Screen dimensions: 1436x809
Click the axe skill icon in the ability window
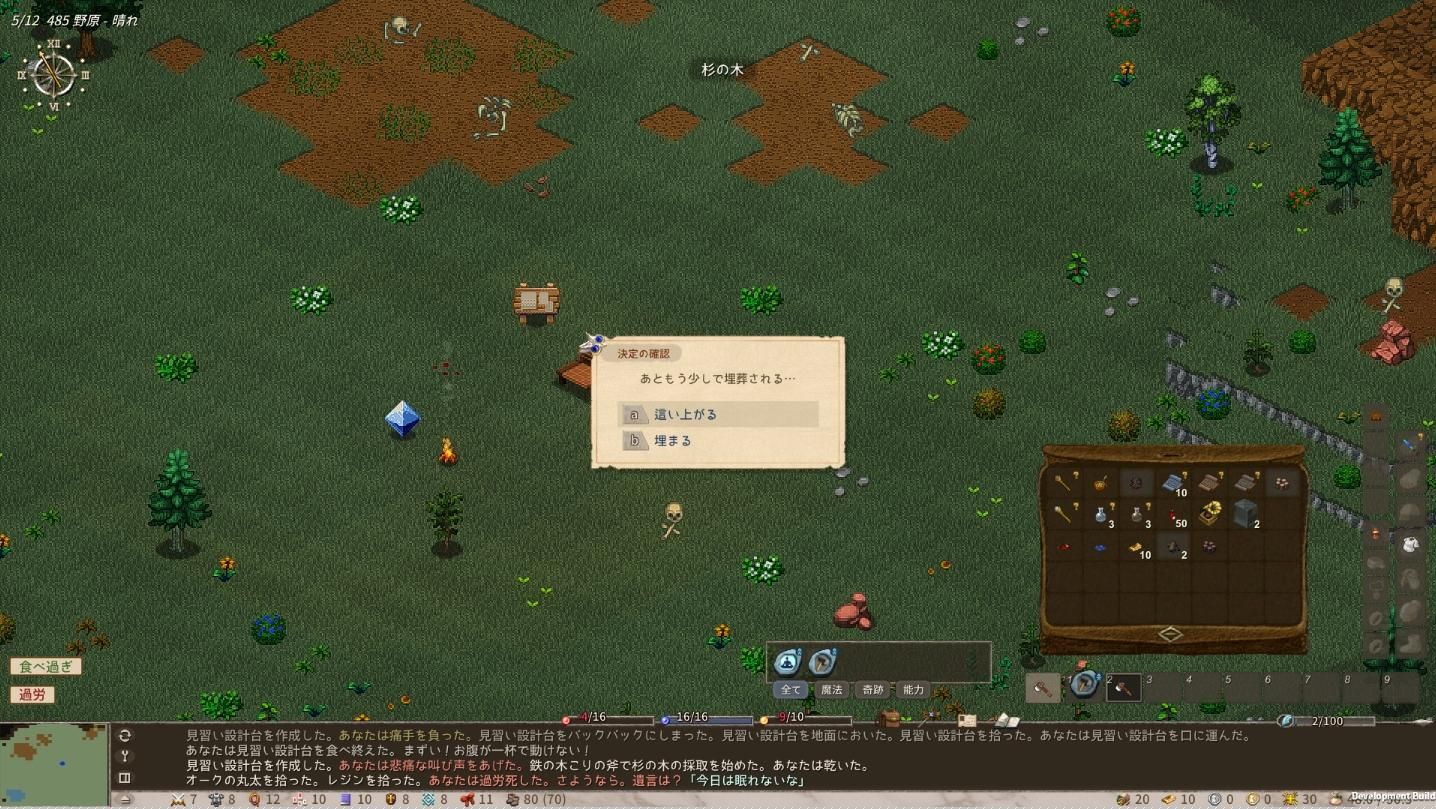(821, 661)
